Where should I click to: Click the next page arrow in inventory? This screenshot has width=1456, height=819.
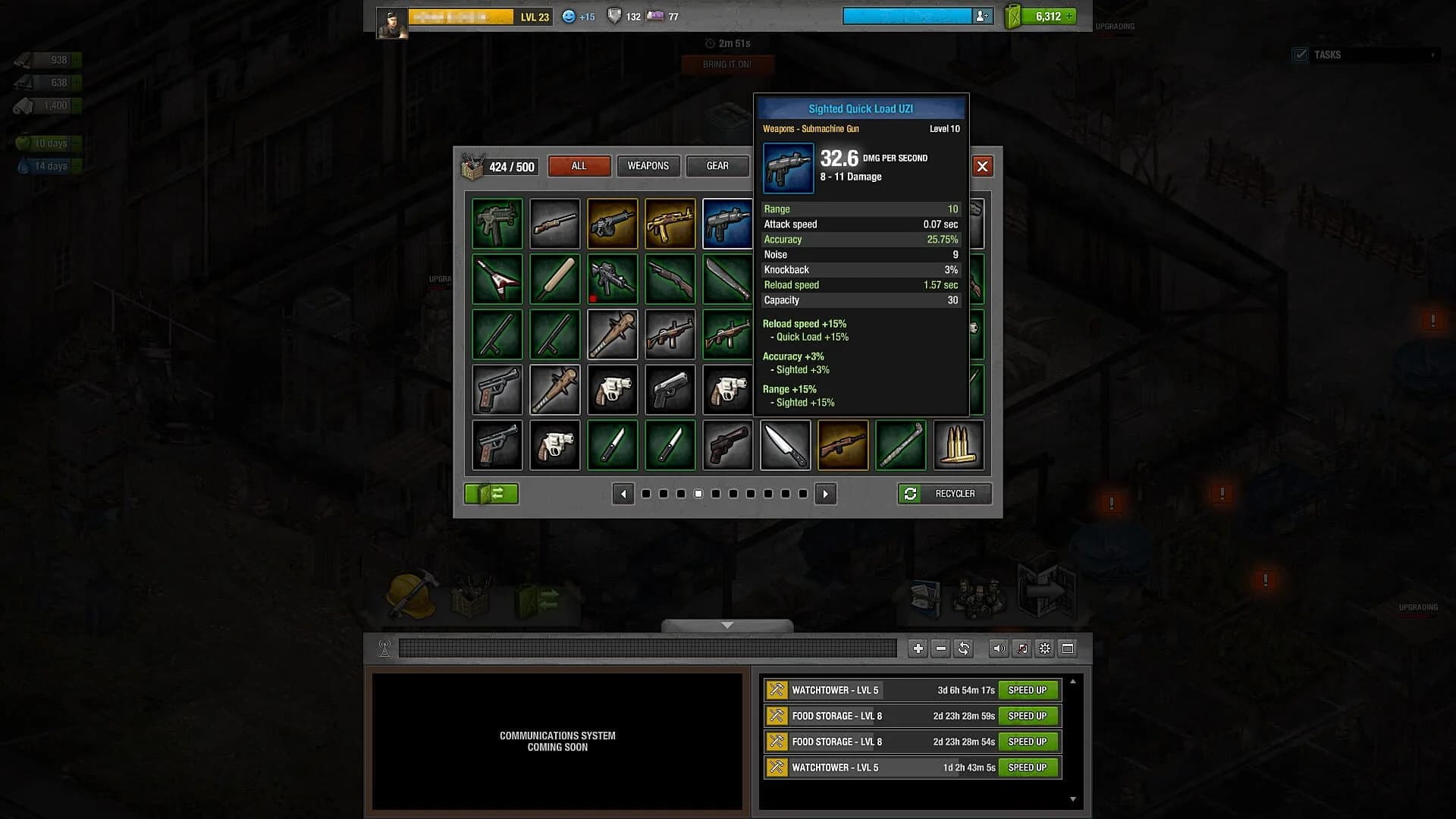(x=826, y=494)
